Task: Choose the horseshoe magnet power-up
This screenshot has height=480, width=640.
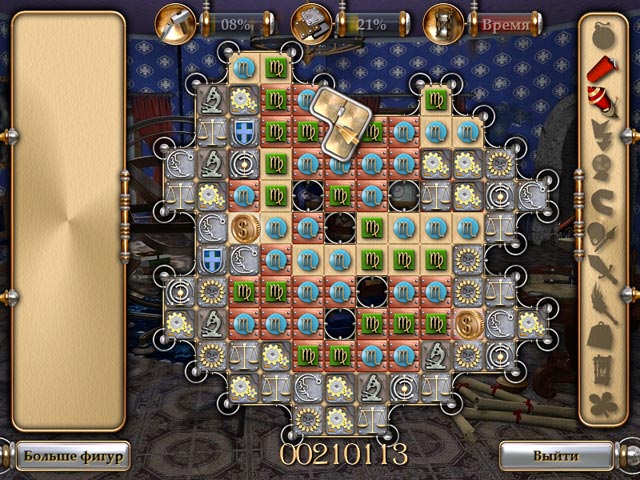Action: point(600,200)
